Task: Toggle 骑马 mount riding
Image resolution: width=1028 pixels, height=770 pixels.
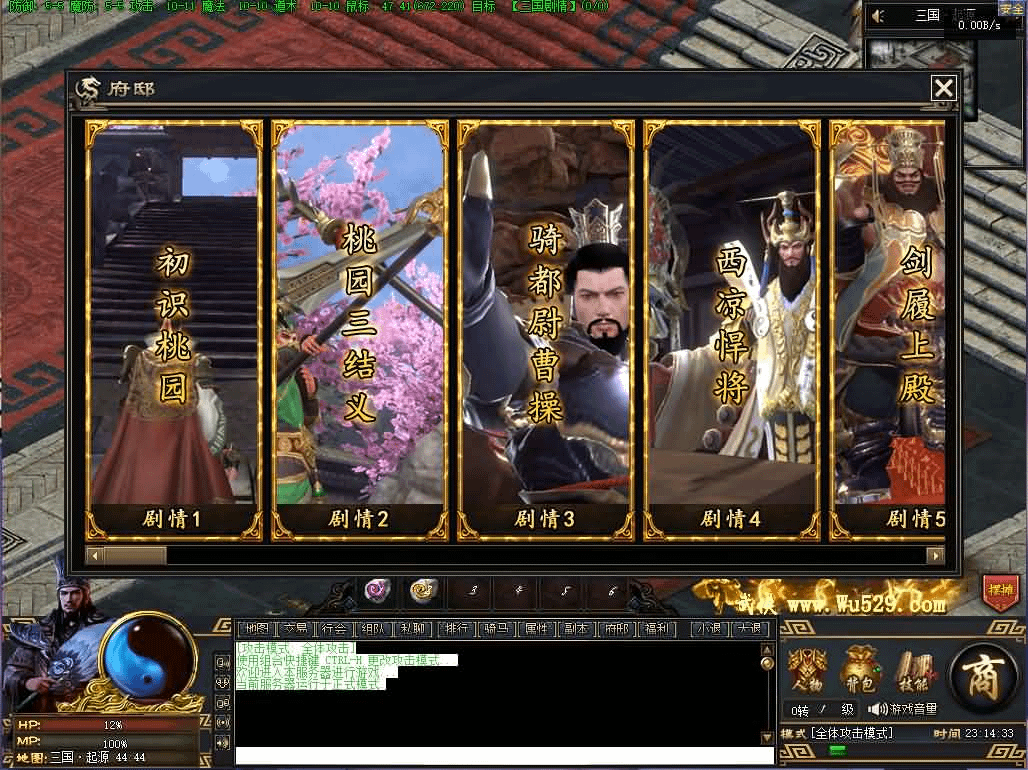Action: (x=496, y=629)
